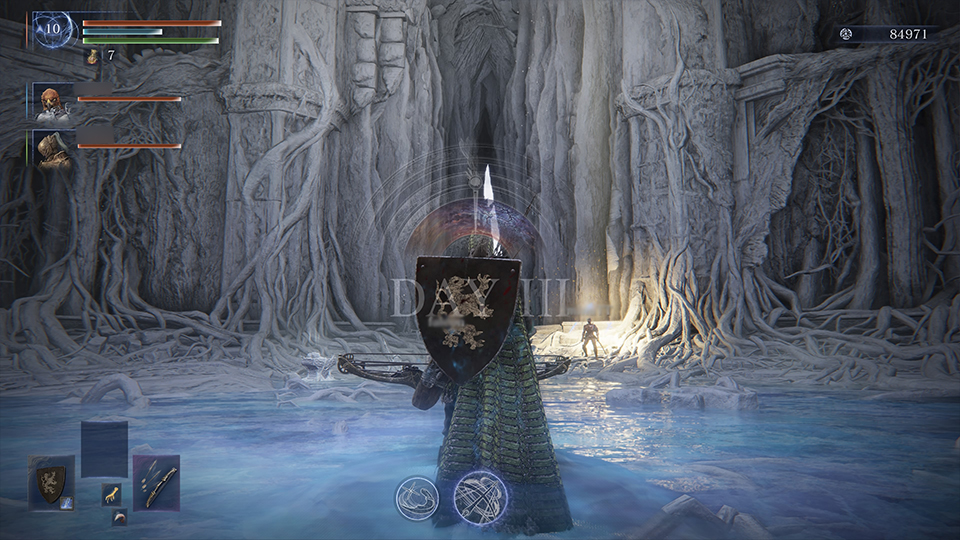Screen dimensions: 960x540
Task: Select the bow and arrows weapon slot
Action: click(156, 483)
